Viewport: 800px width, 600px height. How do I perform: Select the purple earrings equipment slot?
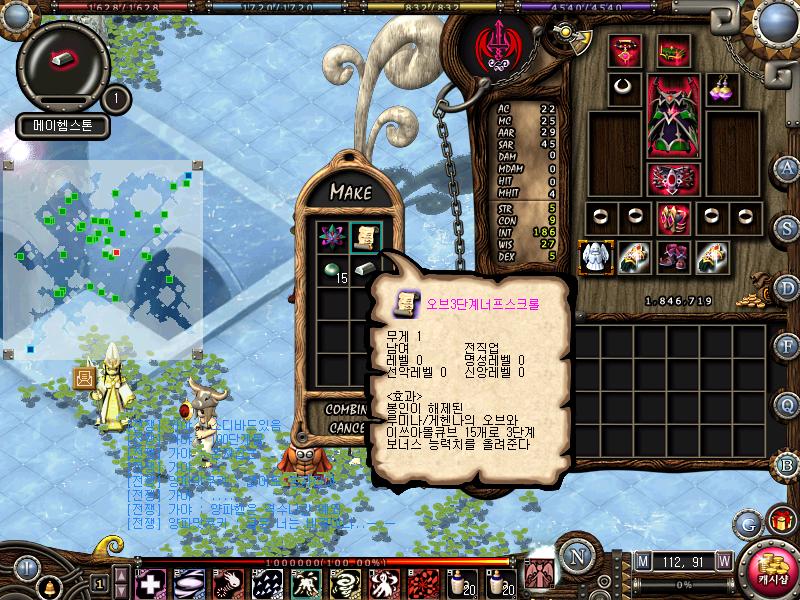721,88
